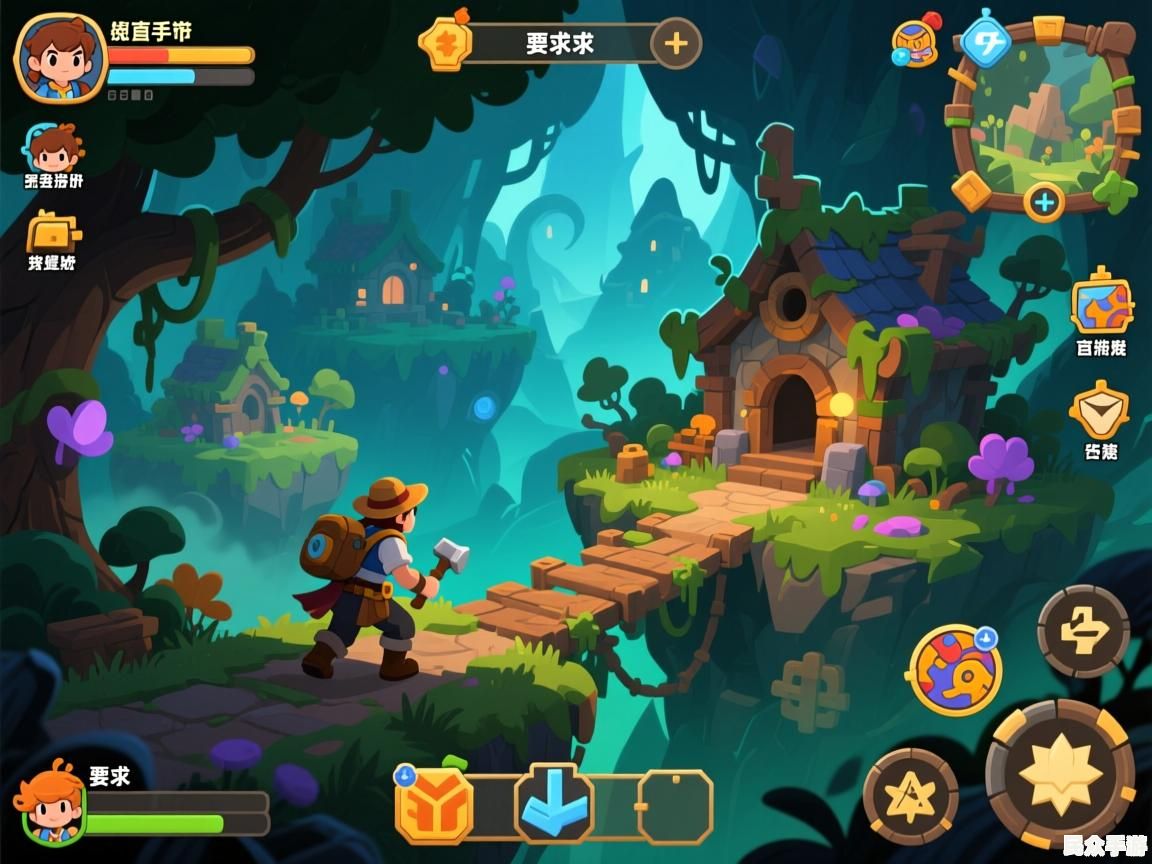Viewport: 1152px width, 864px height.
Task: Click the blue diamond badge on the minimap frame
Action: 986,42
